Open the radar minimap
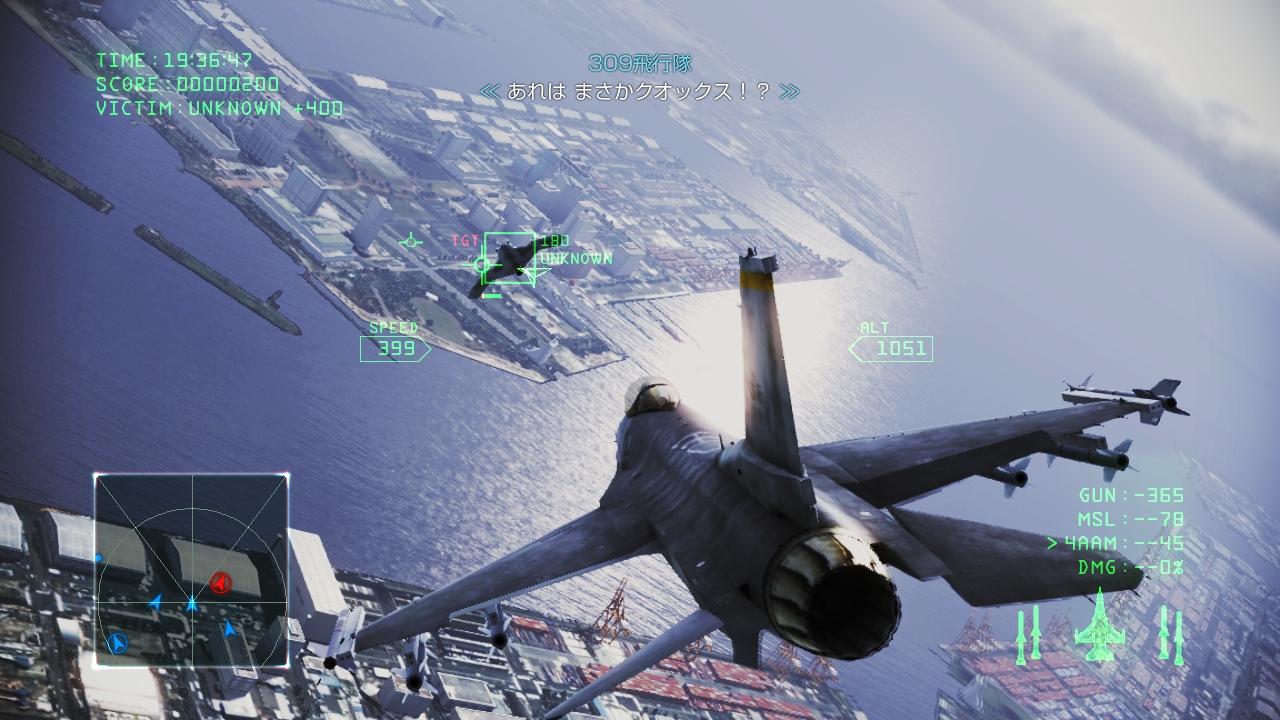 191,571
